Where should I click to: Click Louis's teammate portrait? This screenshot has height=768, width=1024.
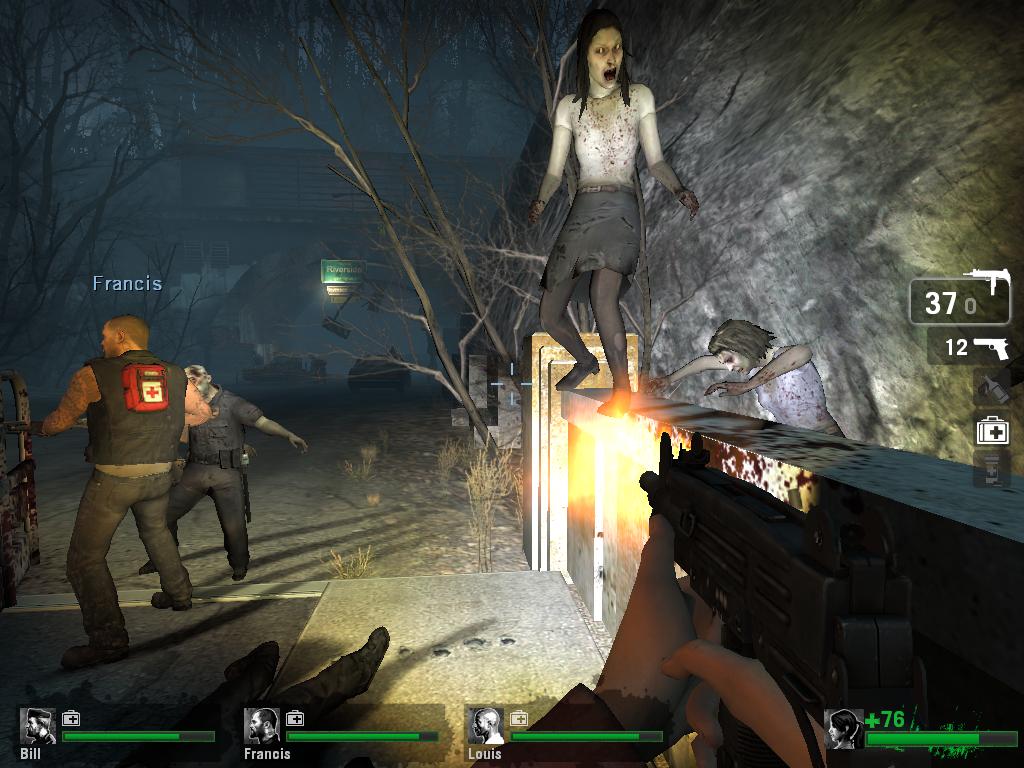pos(486,726)
